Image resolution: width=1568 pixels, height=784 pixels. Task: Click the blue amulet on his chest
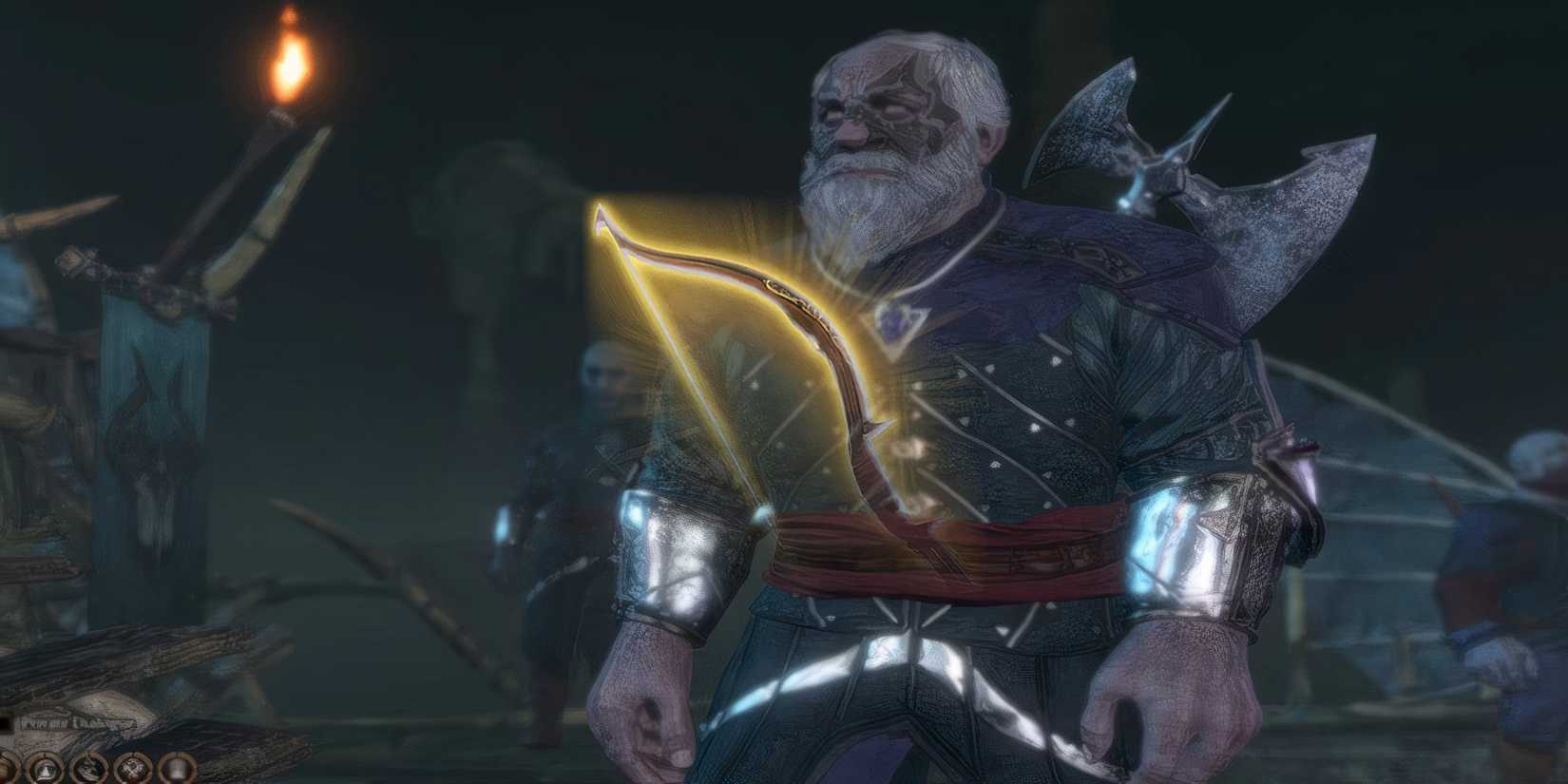click(895, 323)
